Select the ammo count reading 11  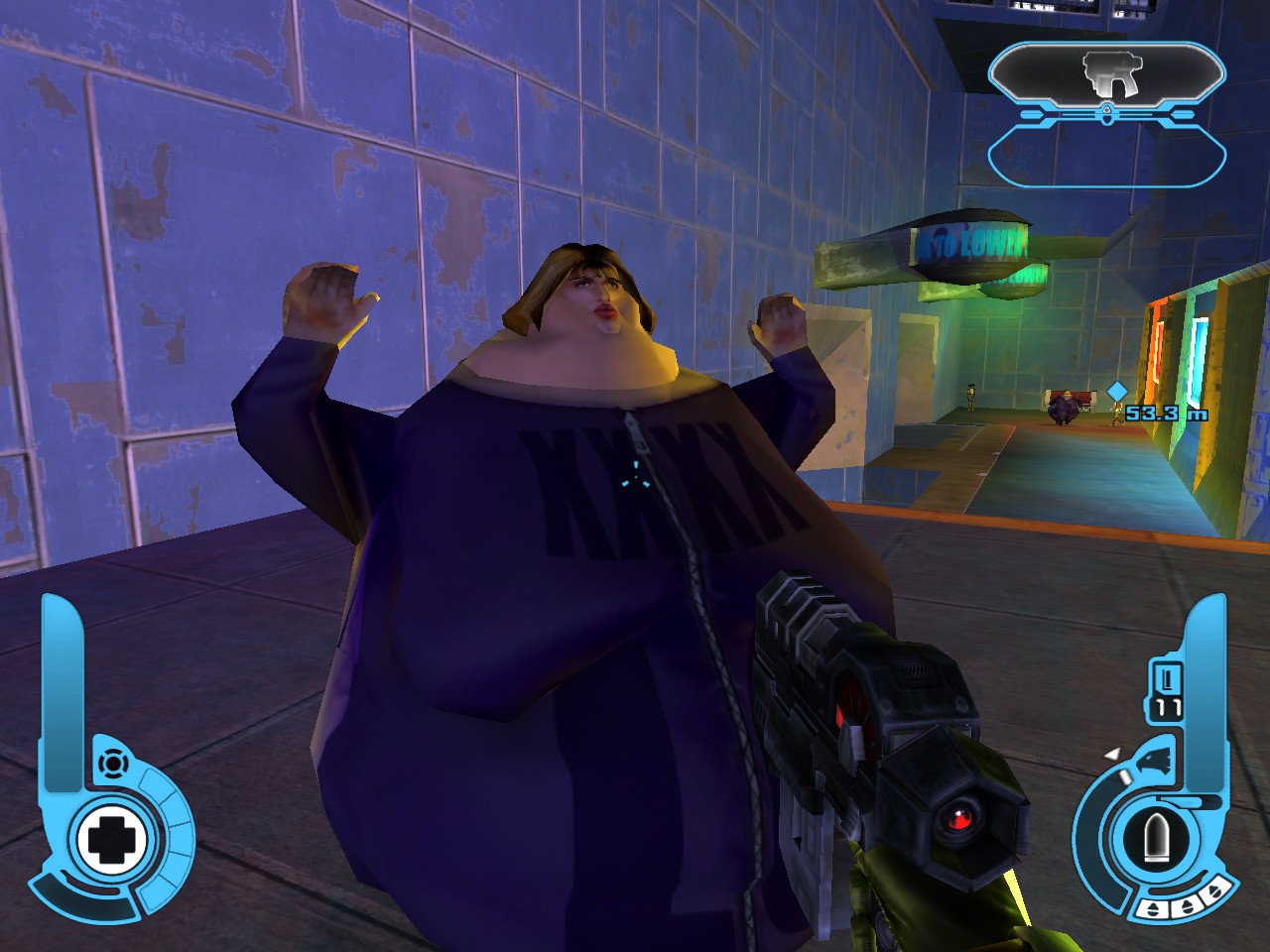pyautogui.click(x=1168, y=707)
